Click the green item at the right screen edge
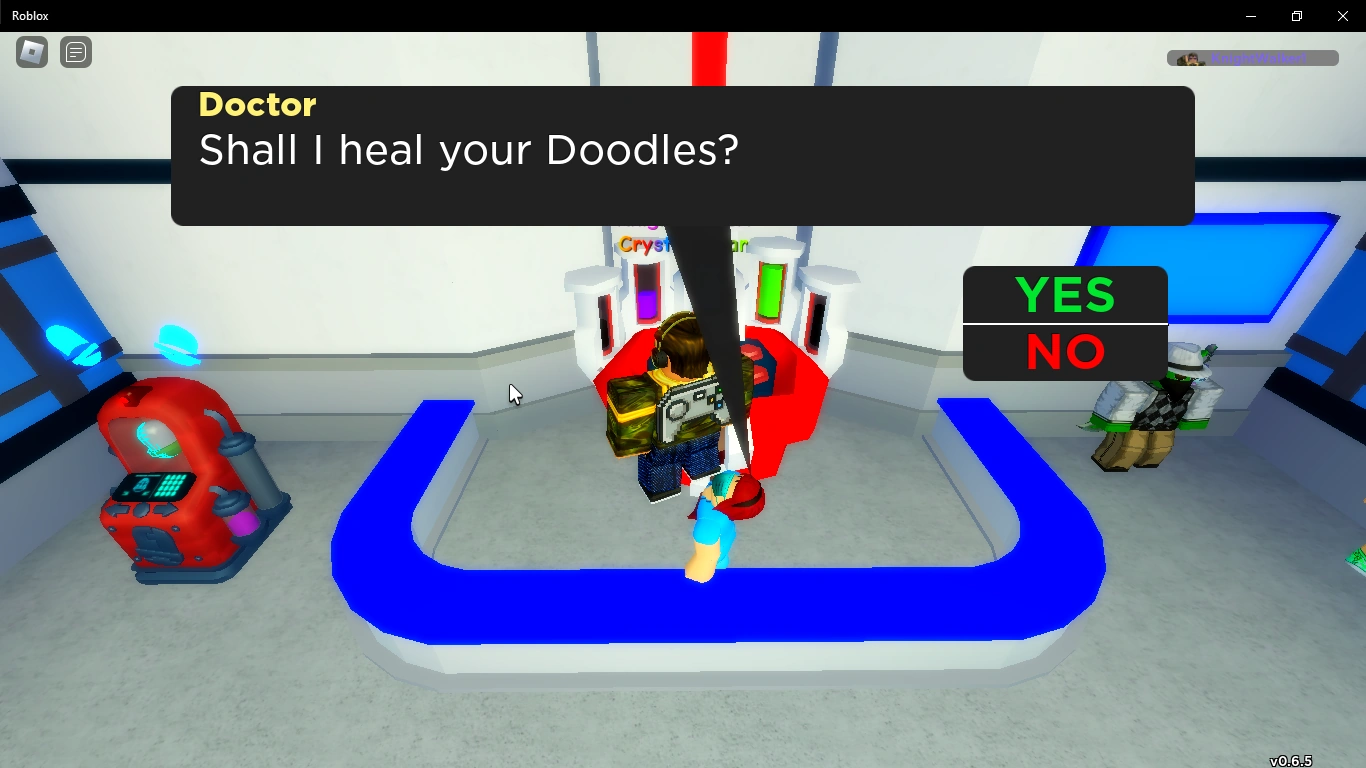1366x768 pixels. [1358, 560]
